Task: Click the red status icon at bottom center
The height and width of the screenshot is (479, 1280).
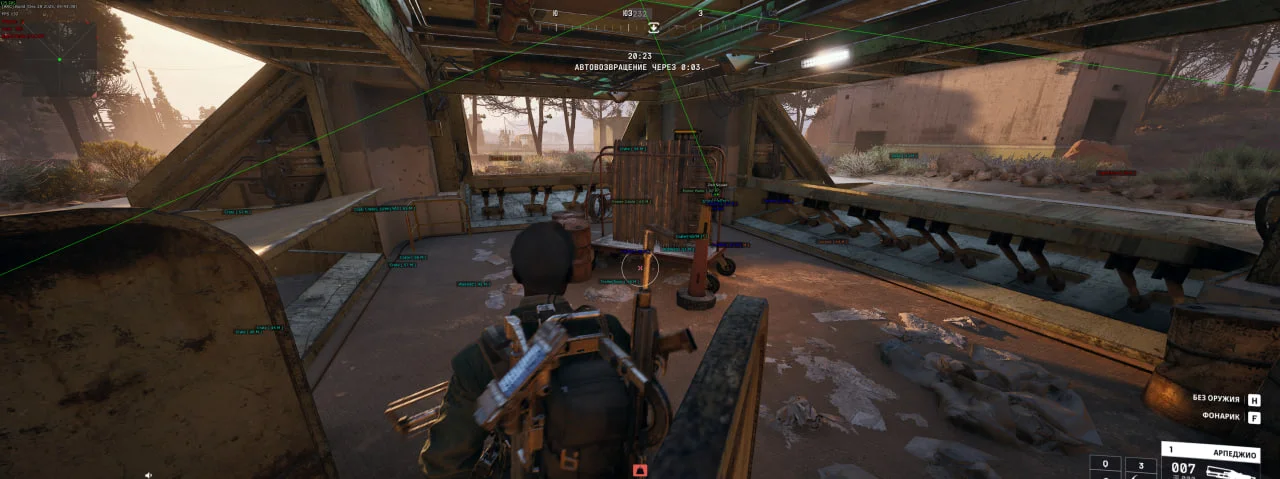Action: (641, 469)
